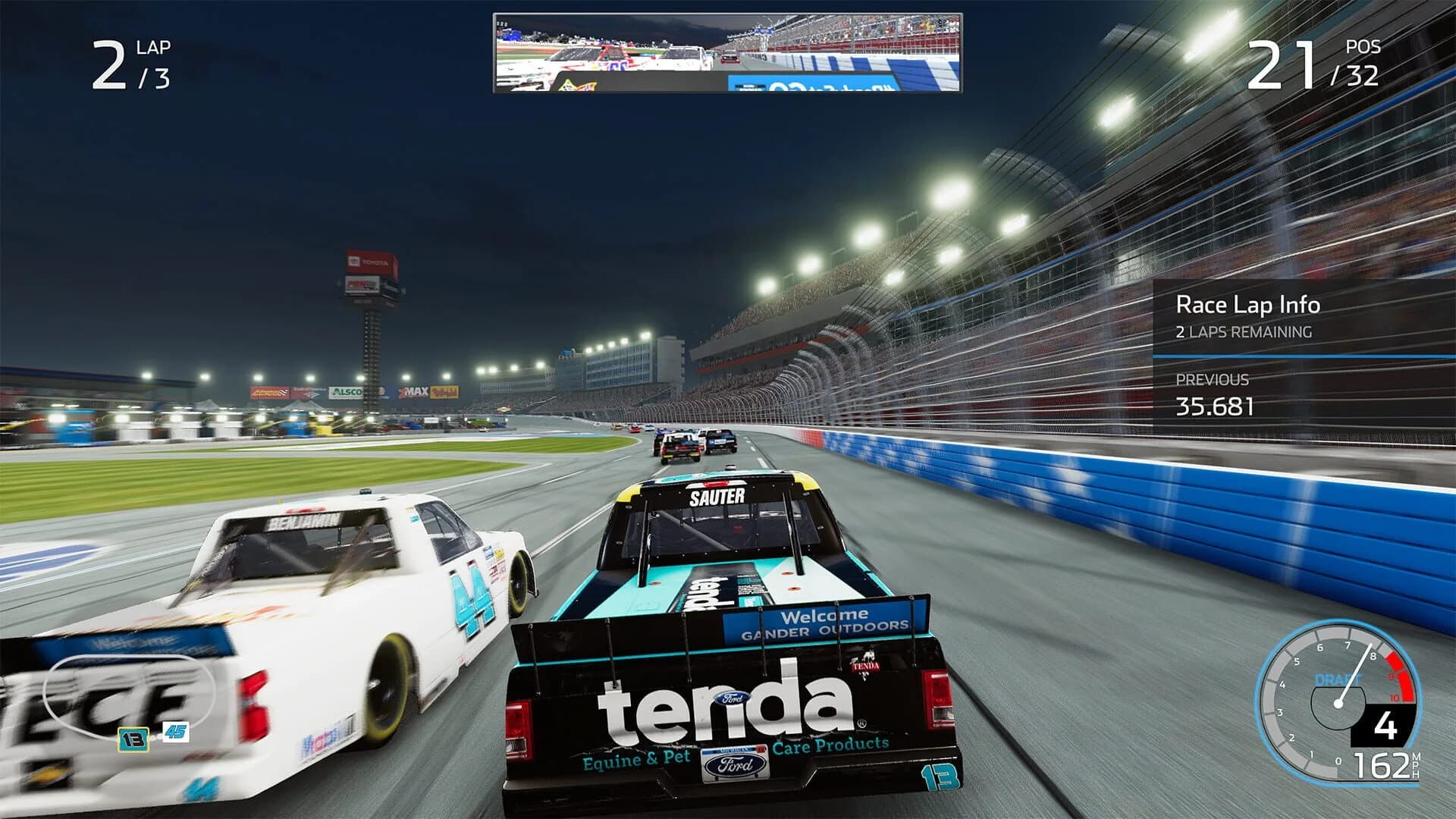
Task: Select the Alsco billboard sign
Action: click(347, 391)
